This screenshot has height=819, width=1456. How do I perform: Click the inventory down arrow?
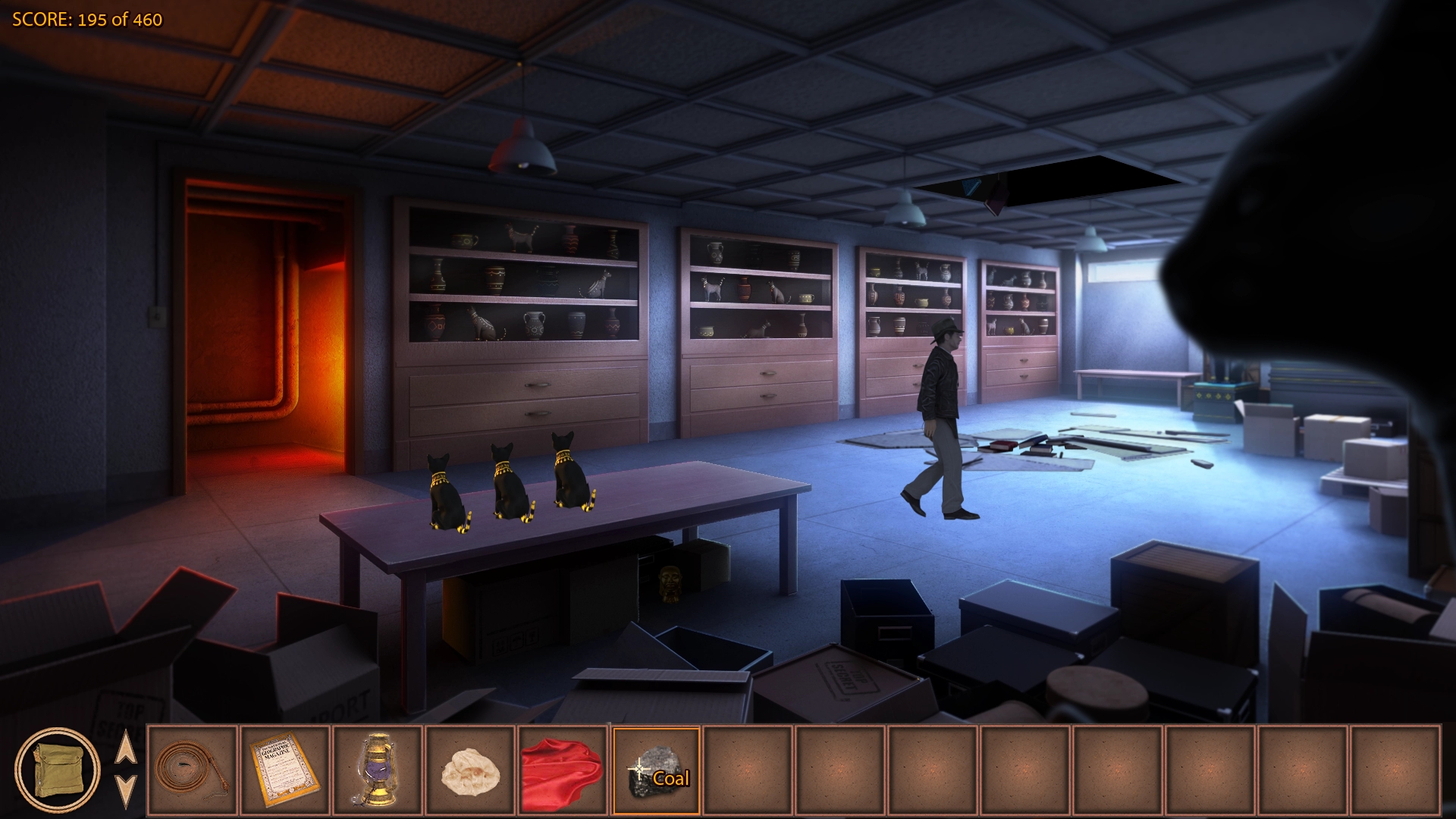tap(125, 790)
